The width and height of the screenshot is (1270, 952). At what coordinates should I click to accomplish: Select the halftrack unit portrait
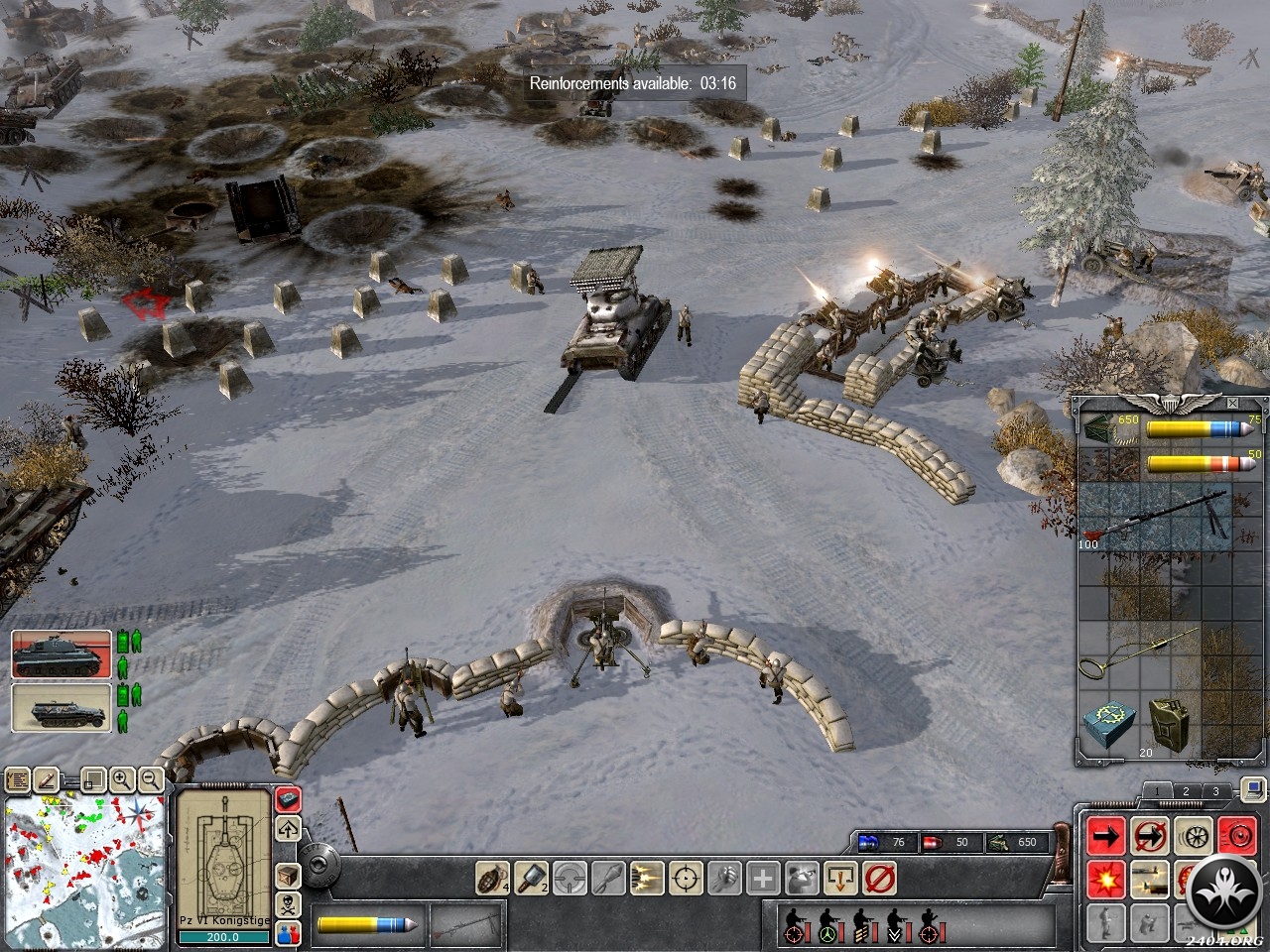[62, 708]
